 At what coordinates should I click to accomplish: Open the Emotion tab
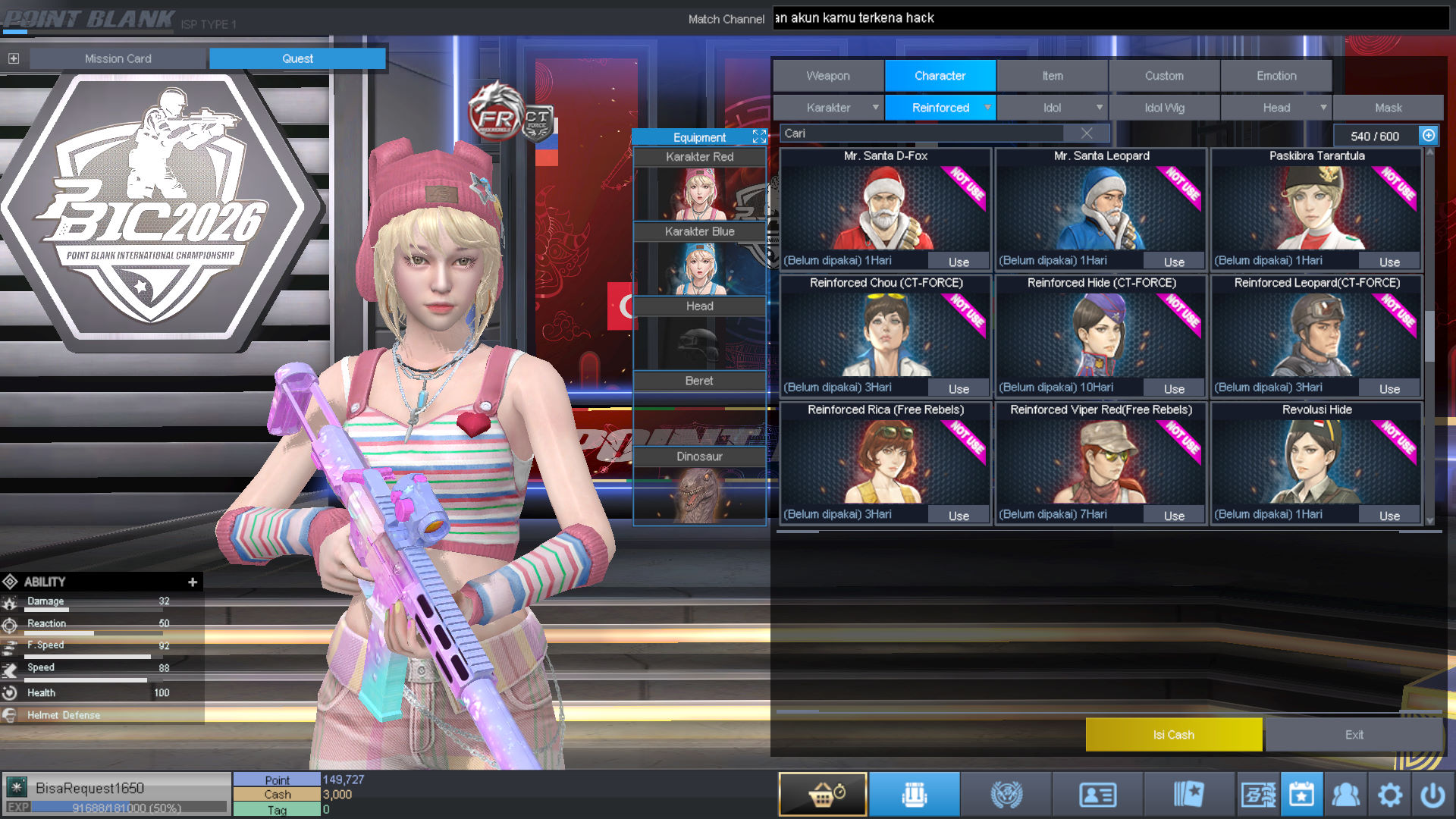pos(1276,75)
